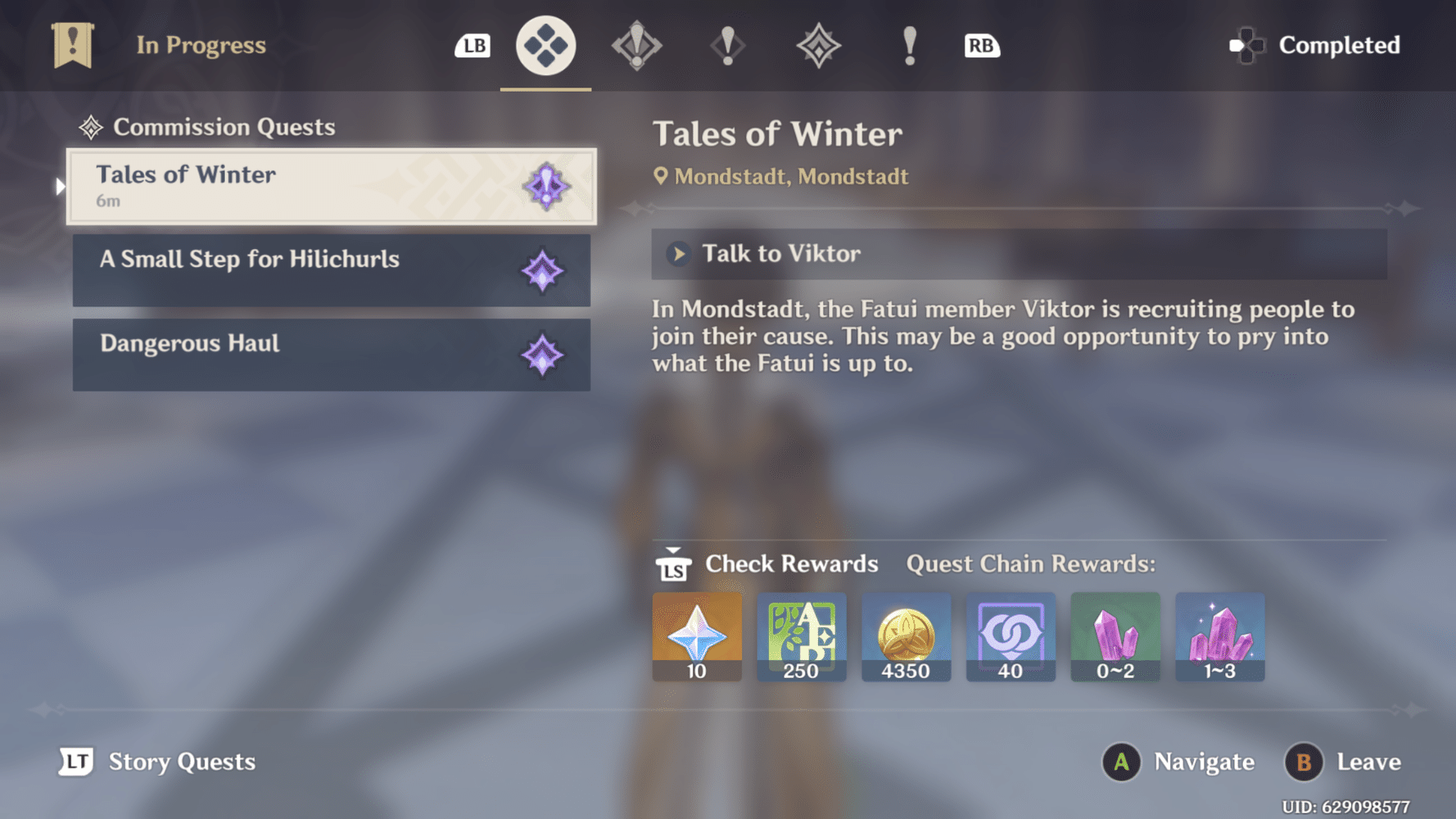Click the Companionship EXP reward icon showing 40
This screenshot has width=1456, height=819.
1011,637
